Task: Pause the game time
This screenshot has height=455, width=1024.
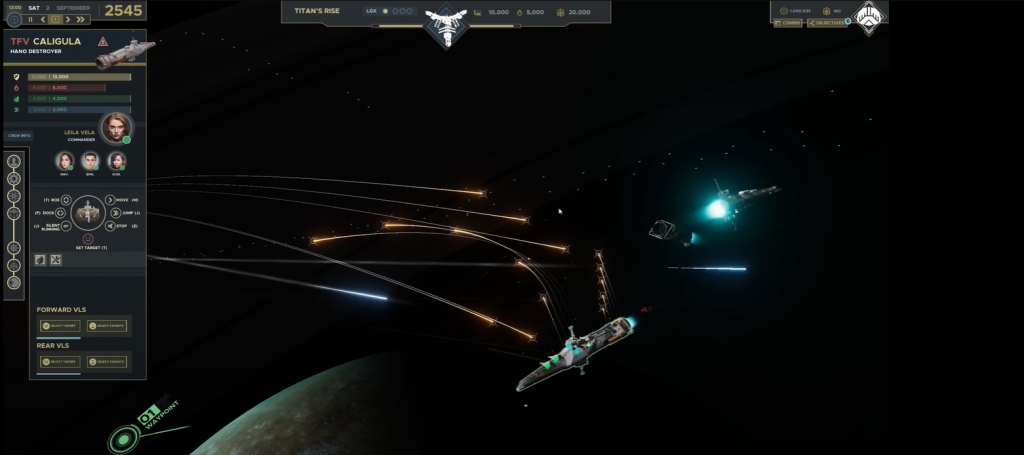Action: click(30, 19)
